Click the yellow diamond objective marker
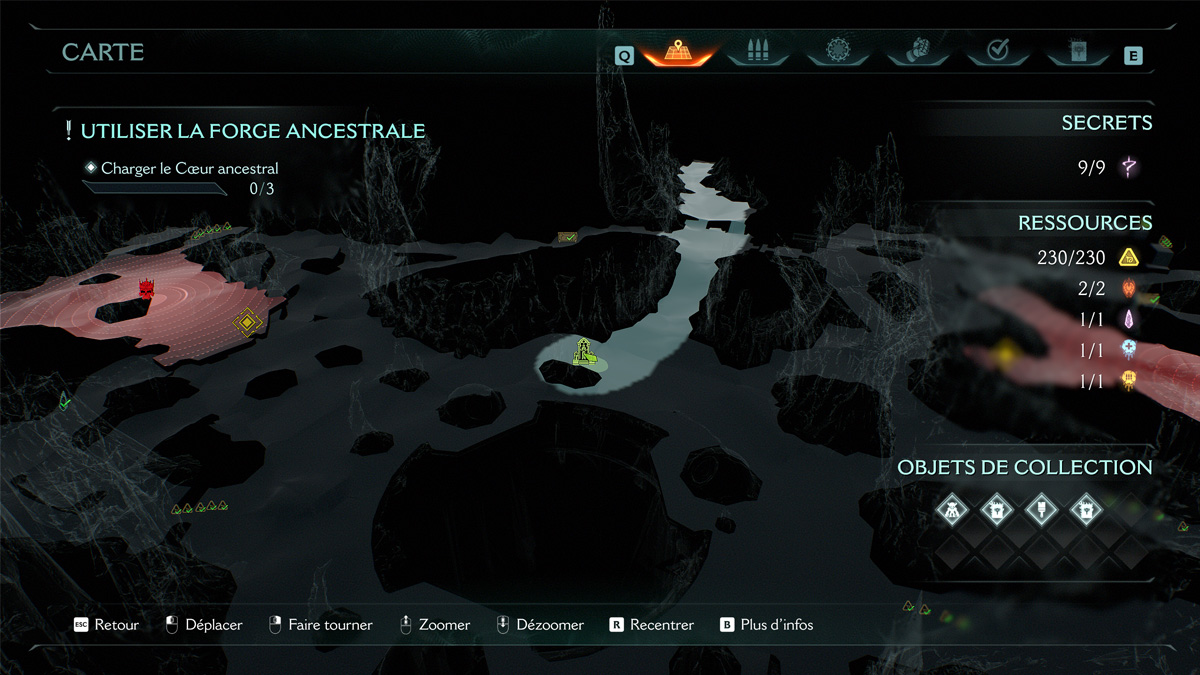 pyautogui.click(x=246, y=322)
